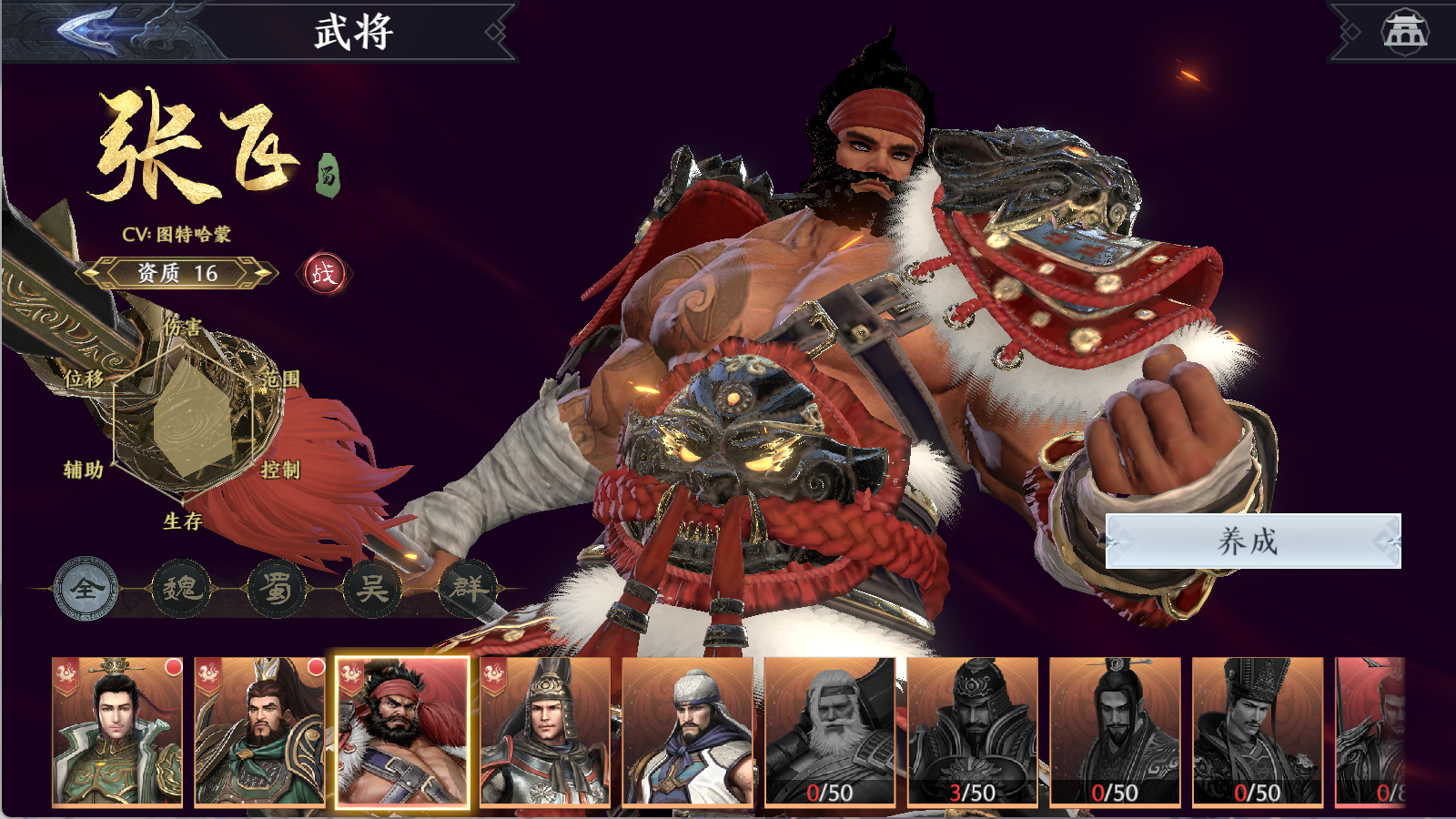Switch to the 蜀 faction filter
1456x819 pixels.
tap(277, 589)
